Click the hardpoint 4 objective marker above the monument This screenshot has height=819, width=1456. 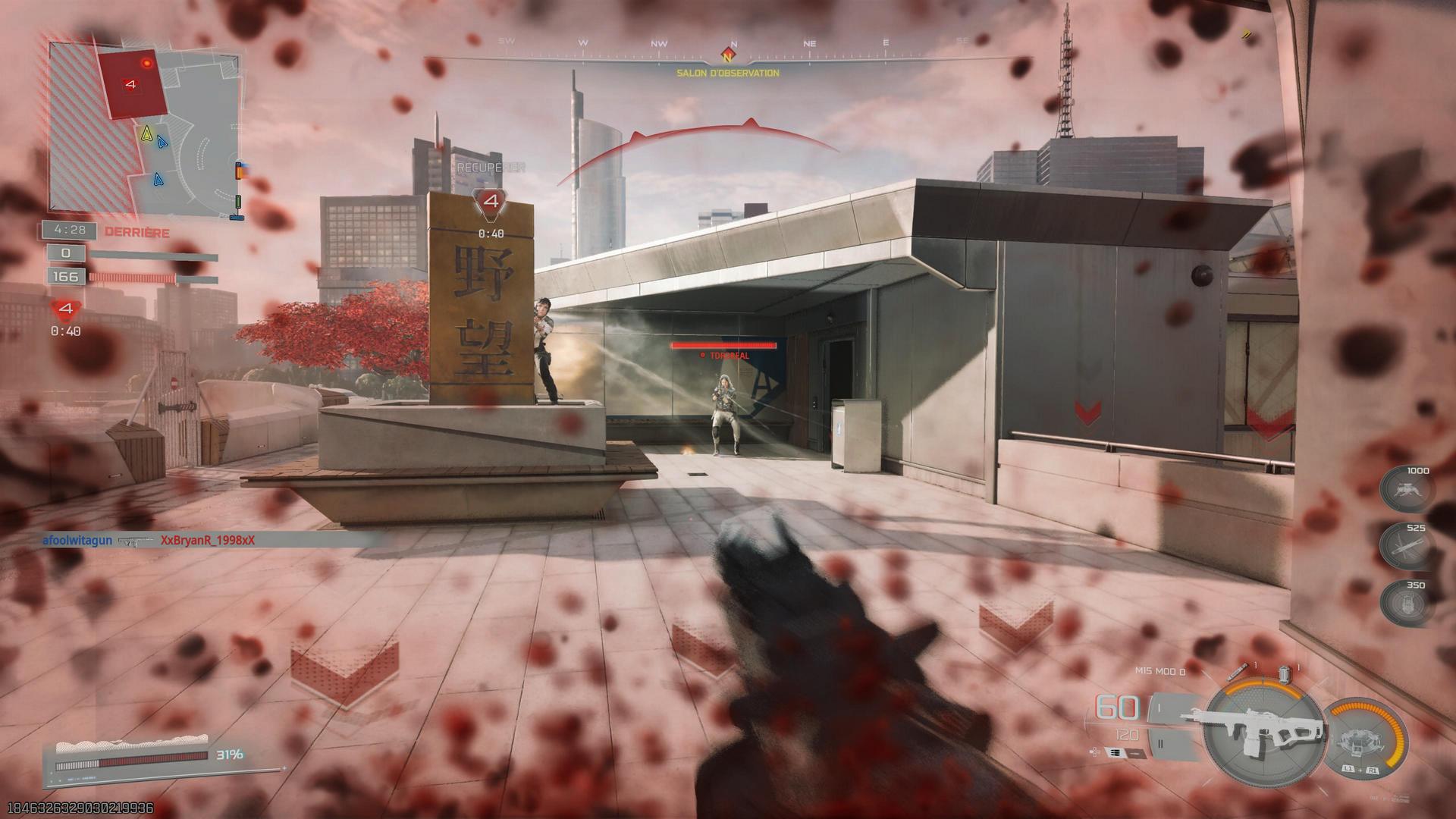coord(491,202)
